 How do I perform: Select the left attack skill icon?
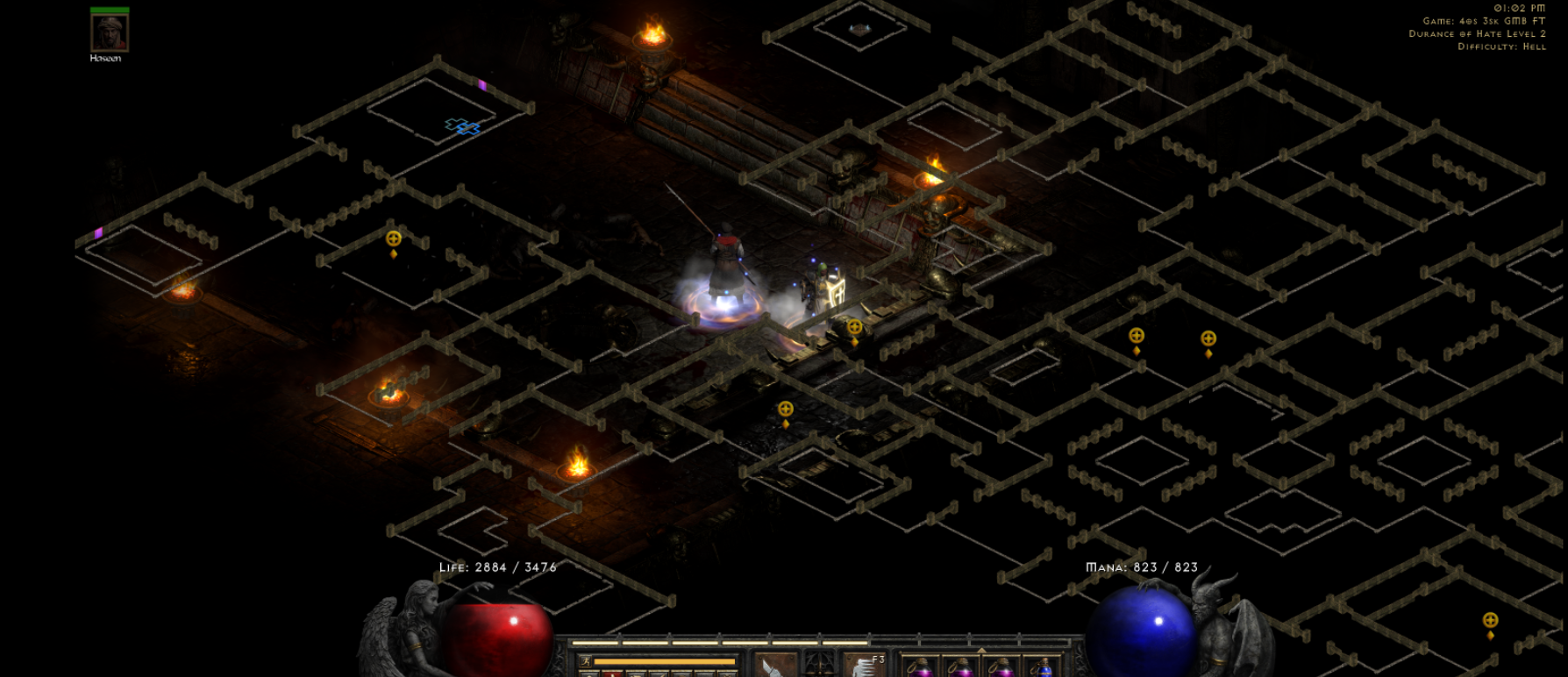point(775,666)
